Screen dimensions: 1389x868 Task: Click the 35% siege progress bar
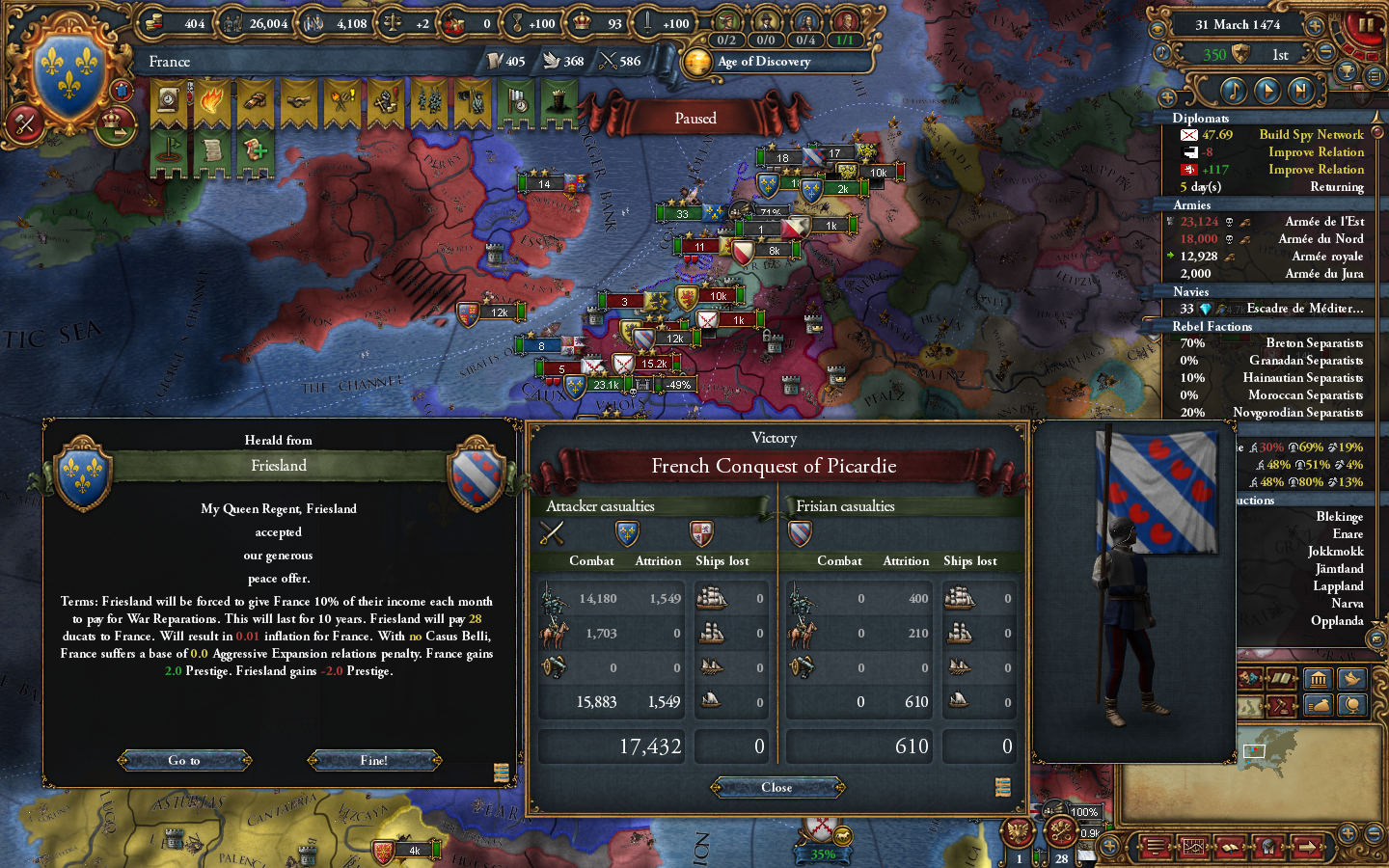tap(821, 854)
